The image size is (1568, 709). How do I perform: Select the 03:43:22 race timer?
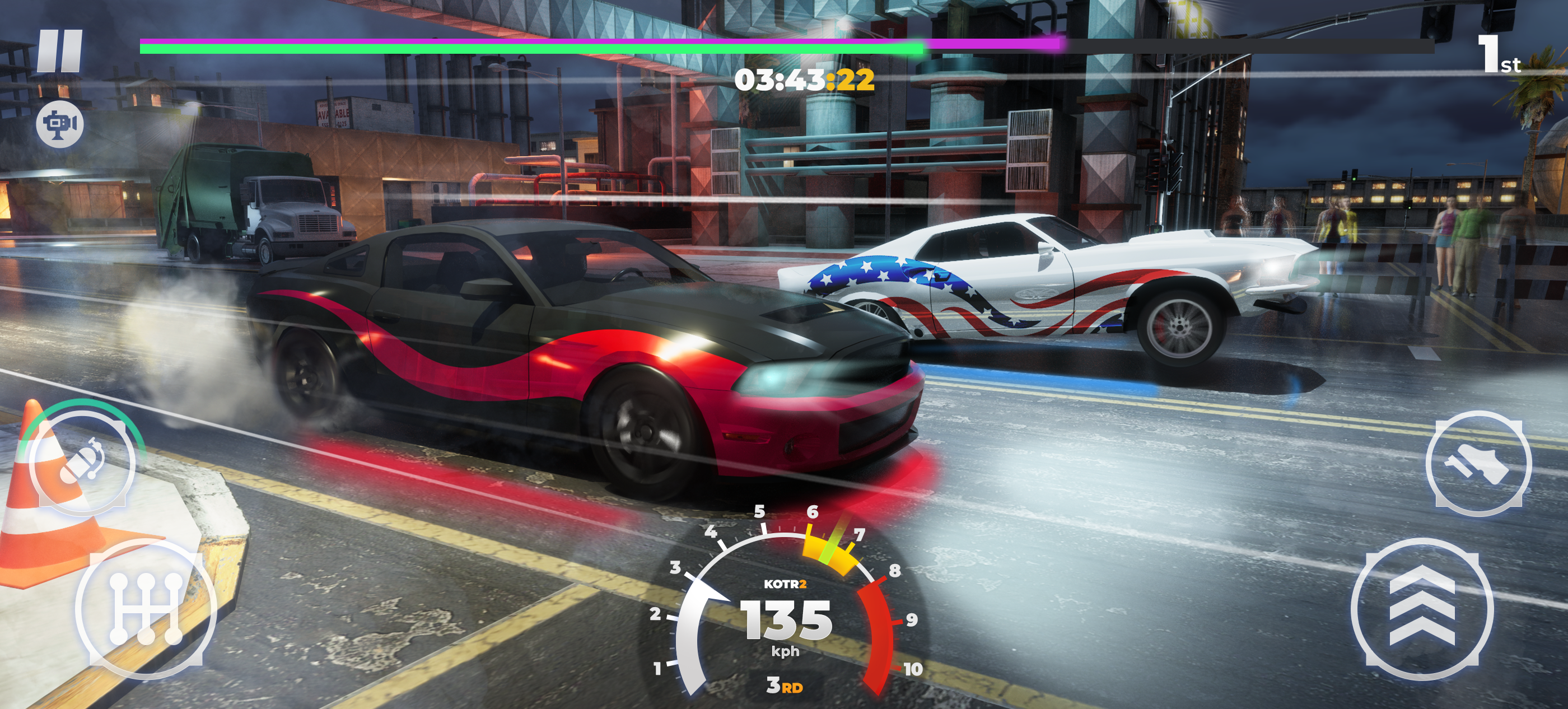(x=804, y=80)
